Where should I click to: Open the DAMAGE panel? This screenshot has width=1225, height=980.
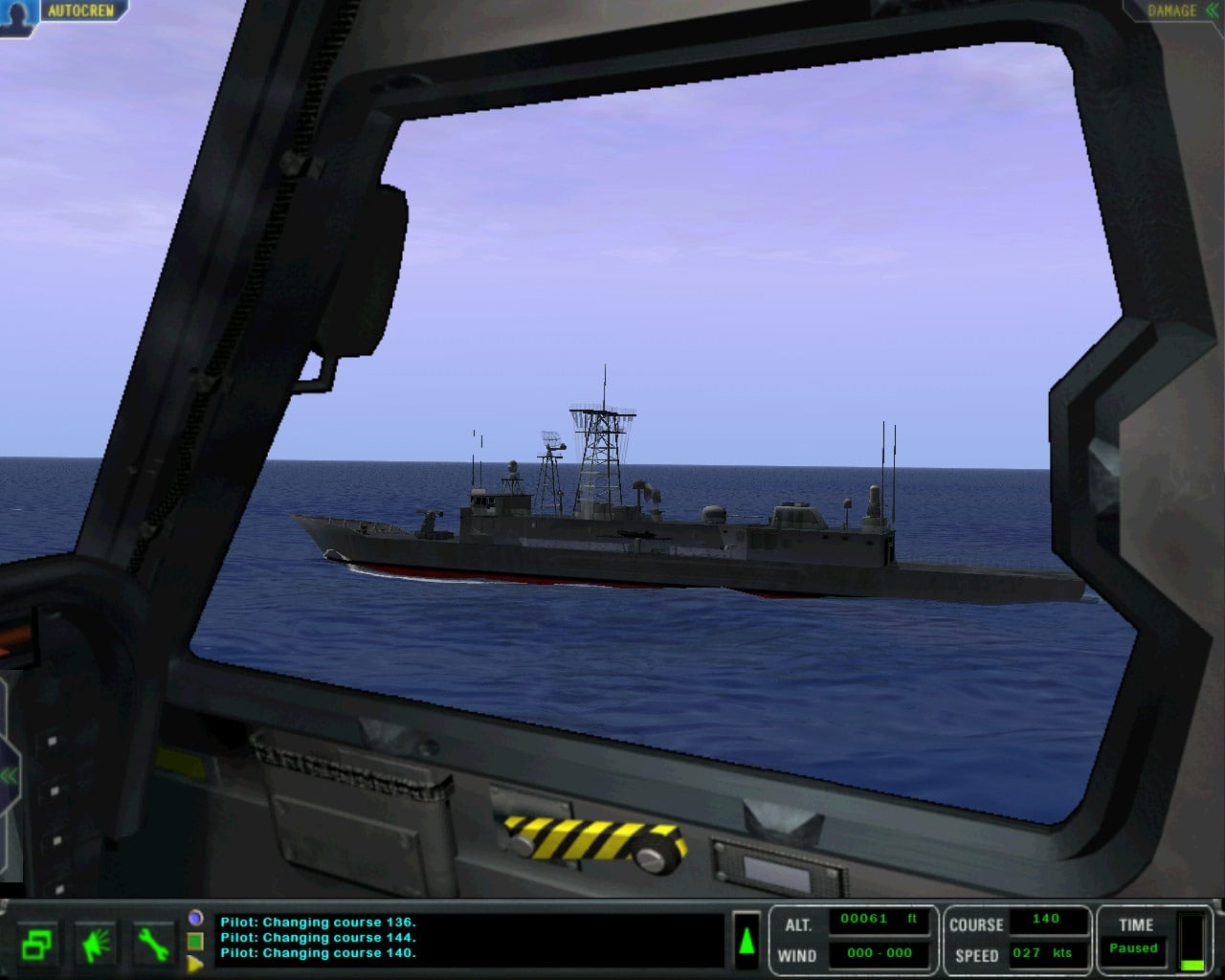pyautogui.click(x=1173, y=11)
